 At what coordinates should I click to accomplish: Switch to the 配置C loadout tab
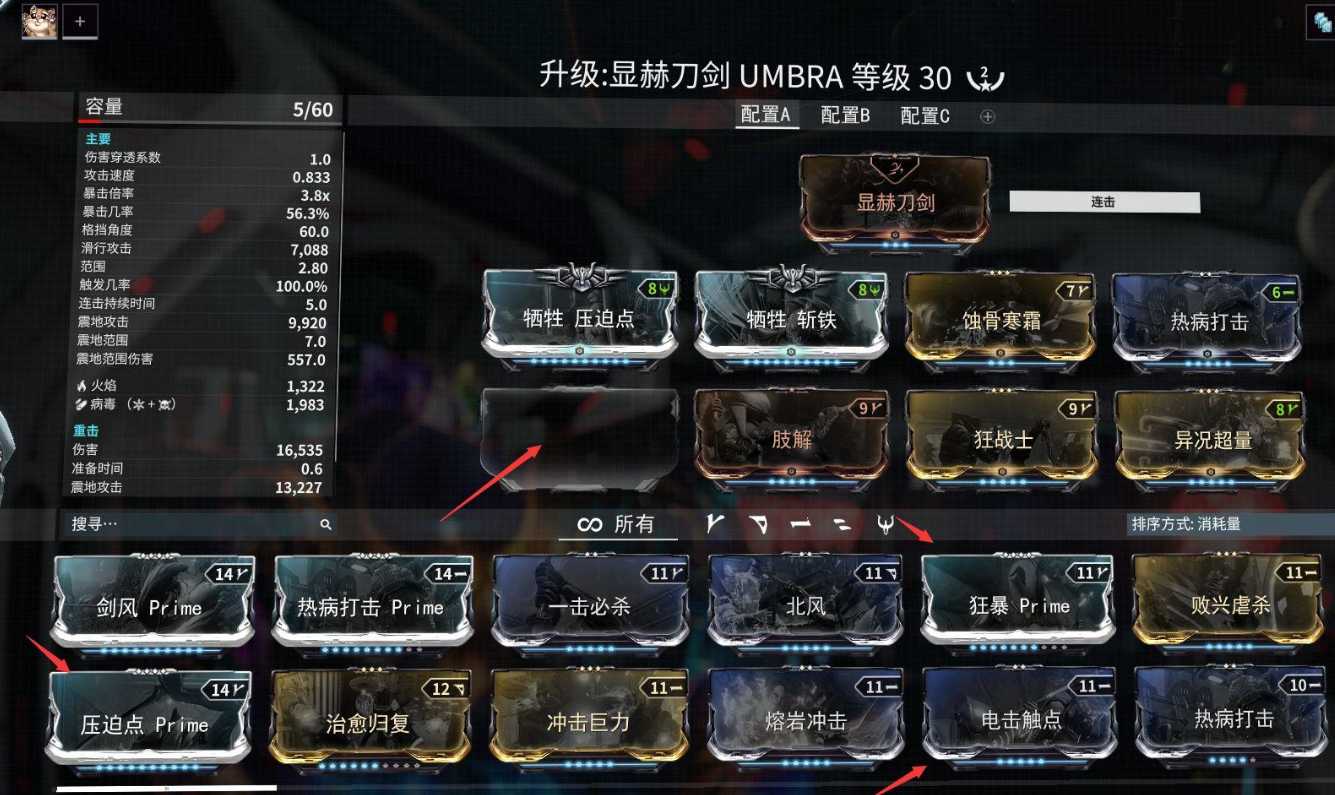(x=925, y=116)
